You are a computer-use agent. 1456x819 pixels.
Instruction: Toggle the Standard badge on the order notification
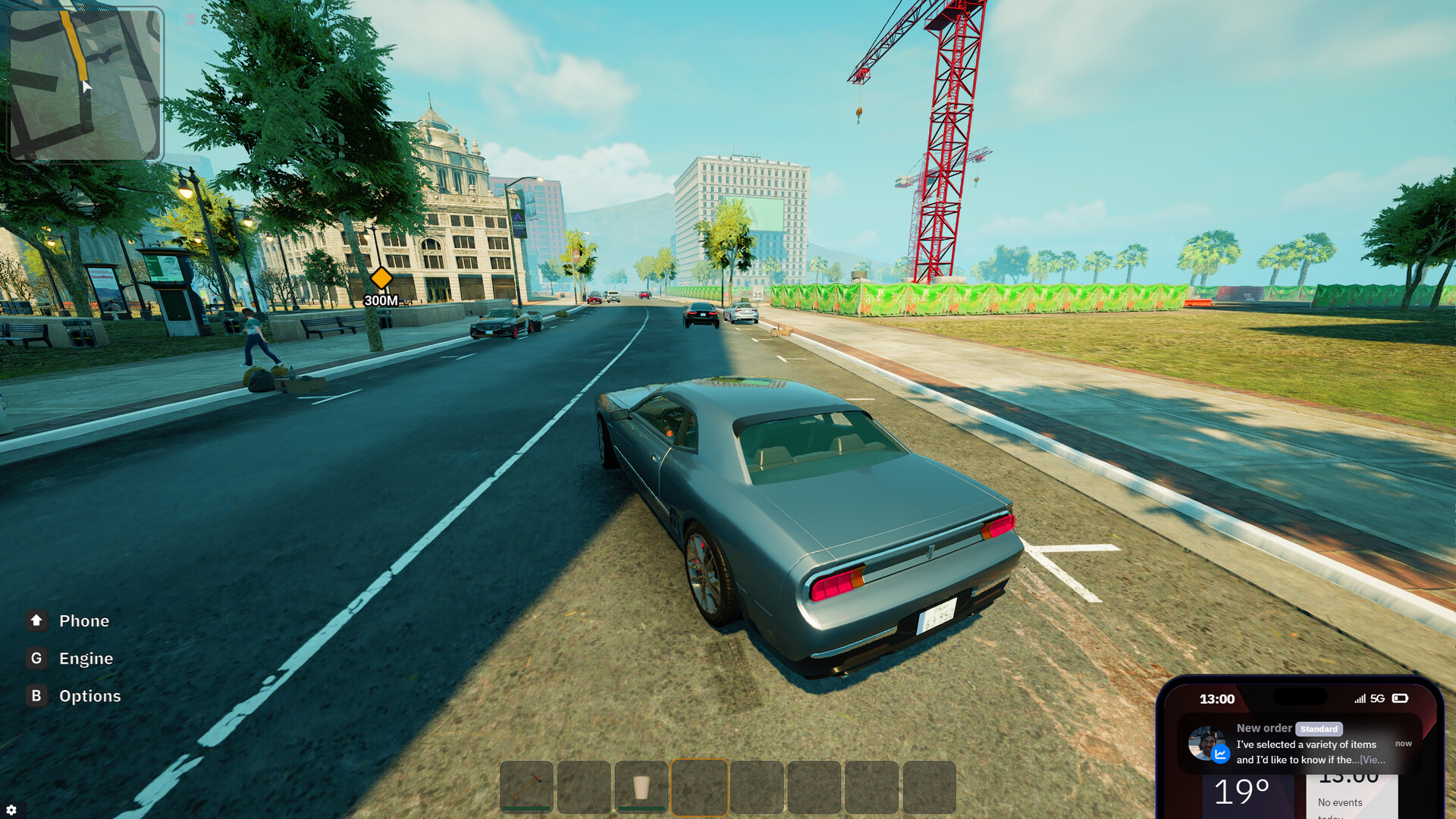(x=1319, y=729)
